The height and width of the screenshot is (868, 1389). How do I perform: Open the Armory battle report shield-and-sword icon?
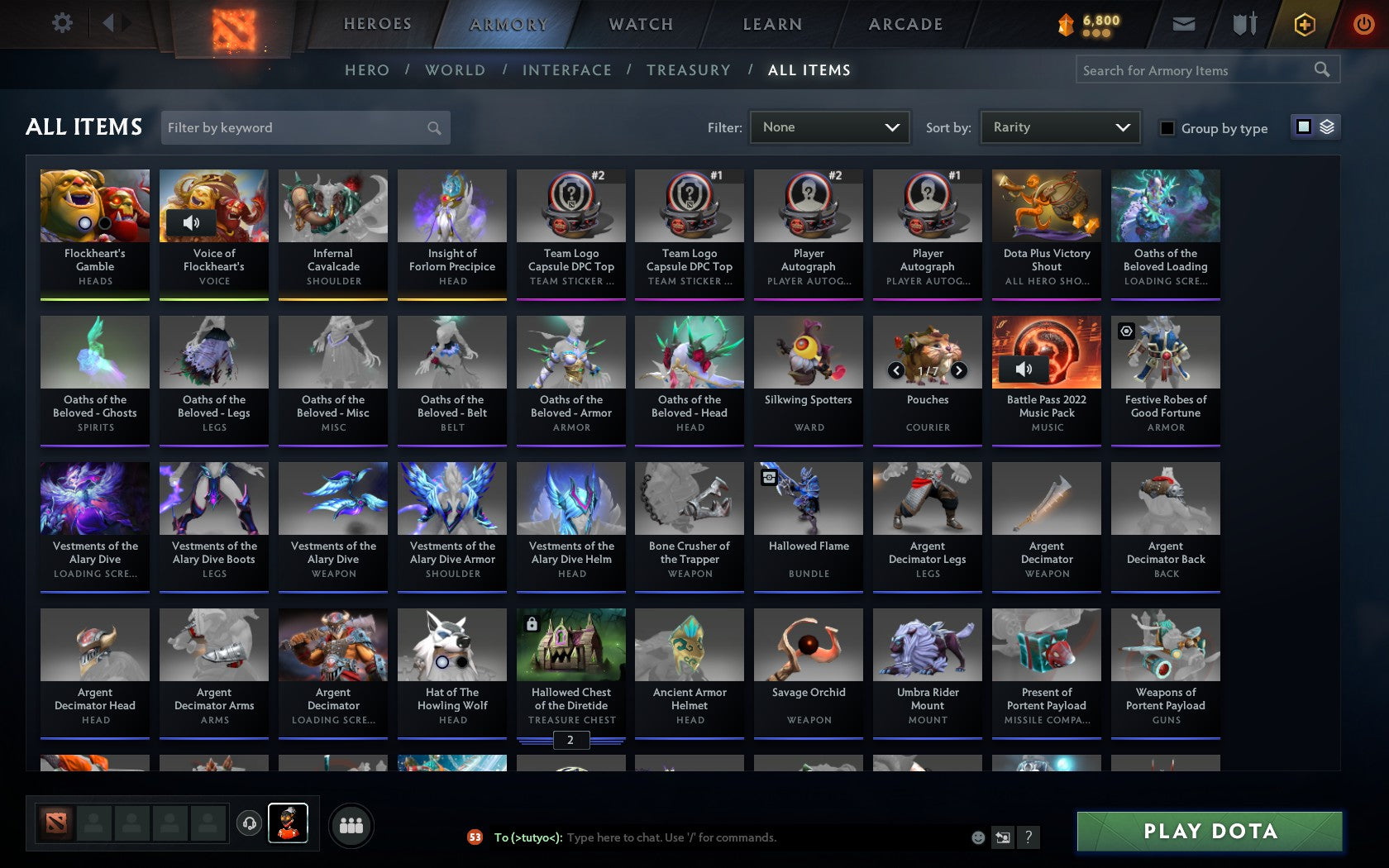tap(1243, 24)
